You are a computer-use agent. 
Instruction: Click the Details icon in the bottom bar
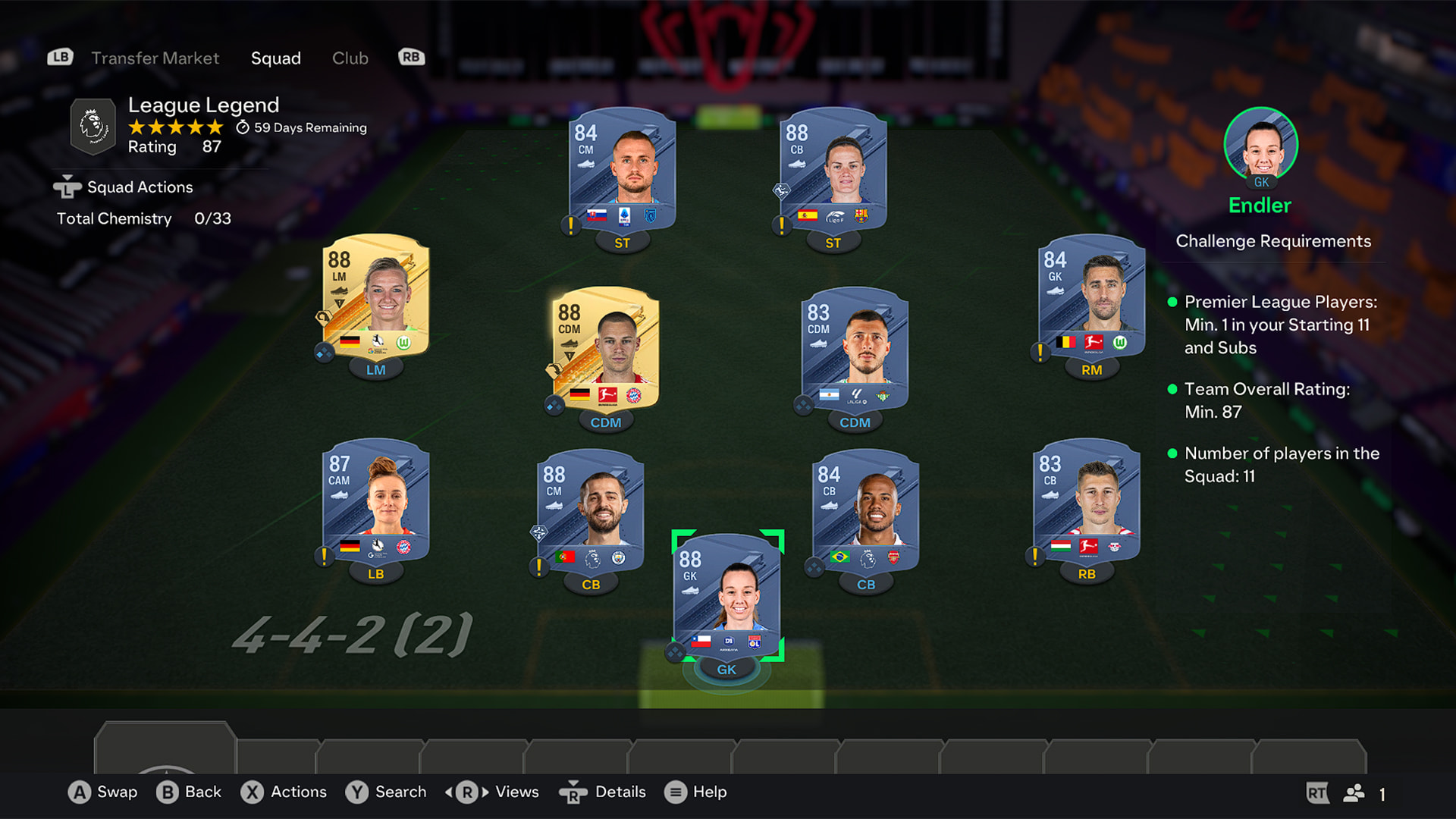574,792
